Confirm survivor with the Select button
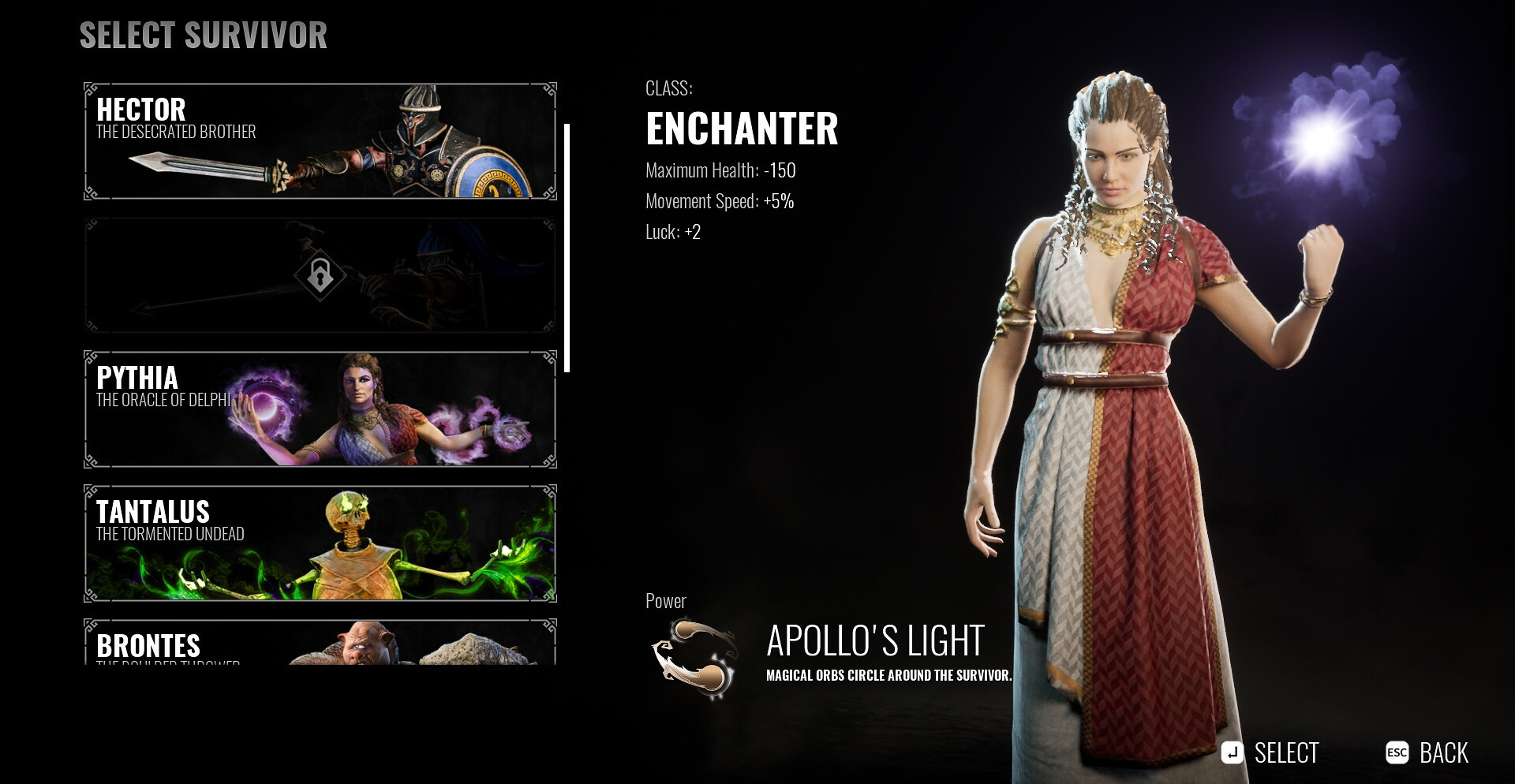This screenshot has height=784, width=1515. coord(1270,753)
